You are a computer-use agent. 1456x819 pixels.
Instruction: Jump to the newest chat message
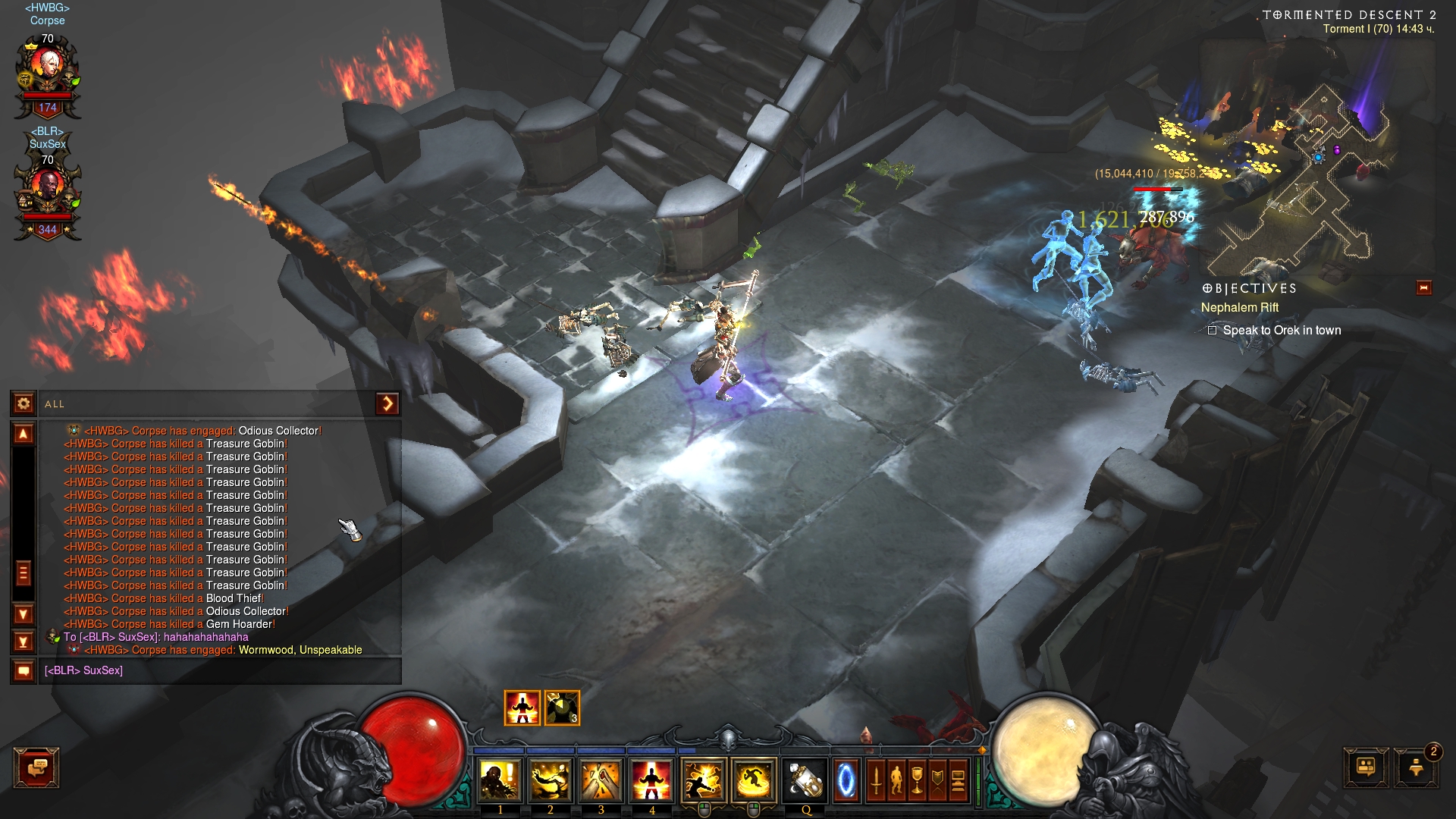[24, 642]
